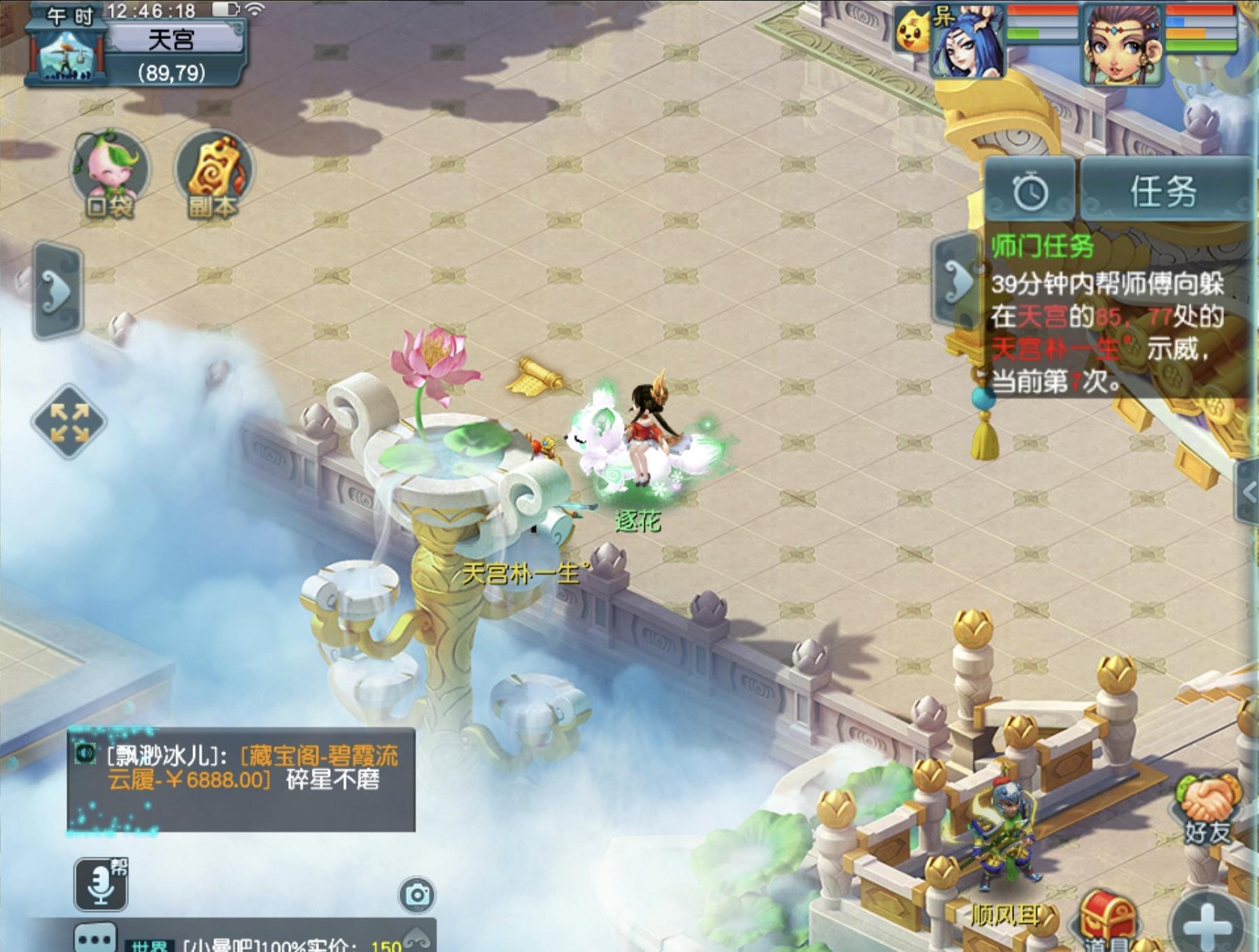The image size is (1259, 952).
Task: Open the player character portrait
Action: (1121, 43)
